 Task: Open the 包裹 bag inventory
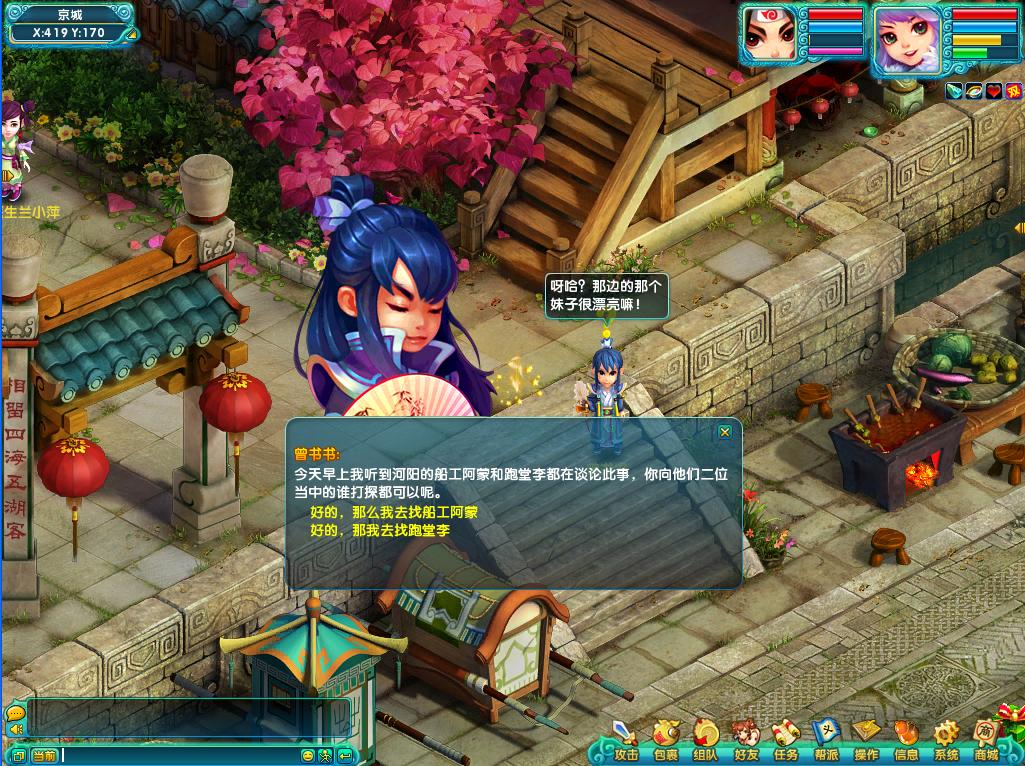[x=666, y=739]
